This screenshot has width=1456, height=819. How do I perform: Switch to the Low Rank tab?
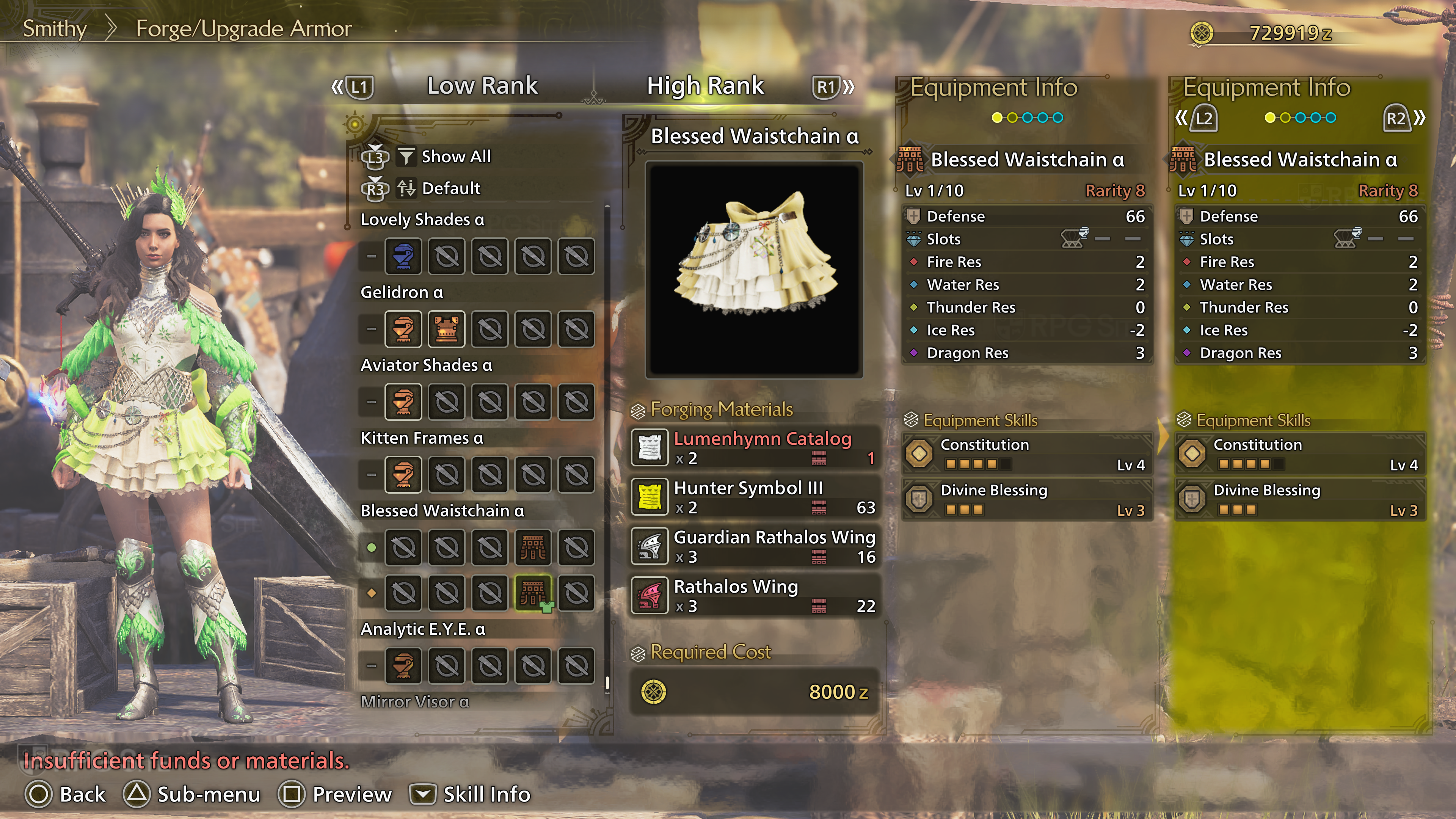point(482,86)
